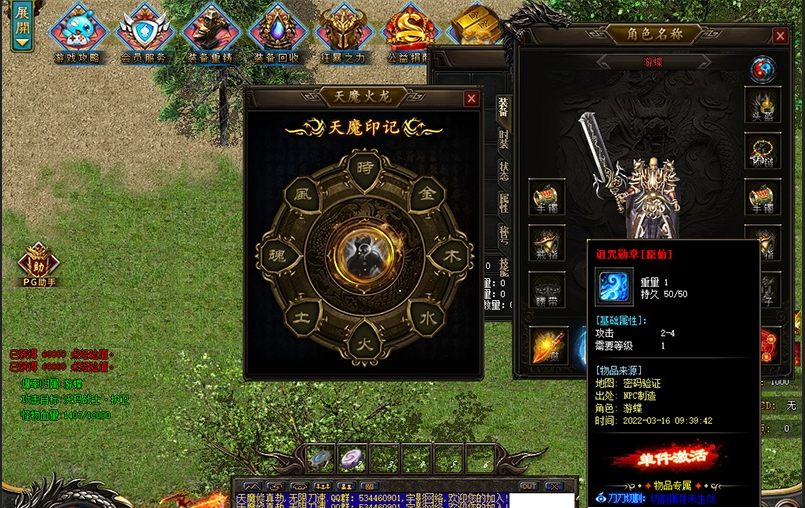Choose the 水 rune on the wheel
This screenshot has width=805, height=508.
point(424,318)
